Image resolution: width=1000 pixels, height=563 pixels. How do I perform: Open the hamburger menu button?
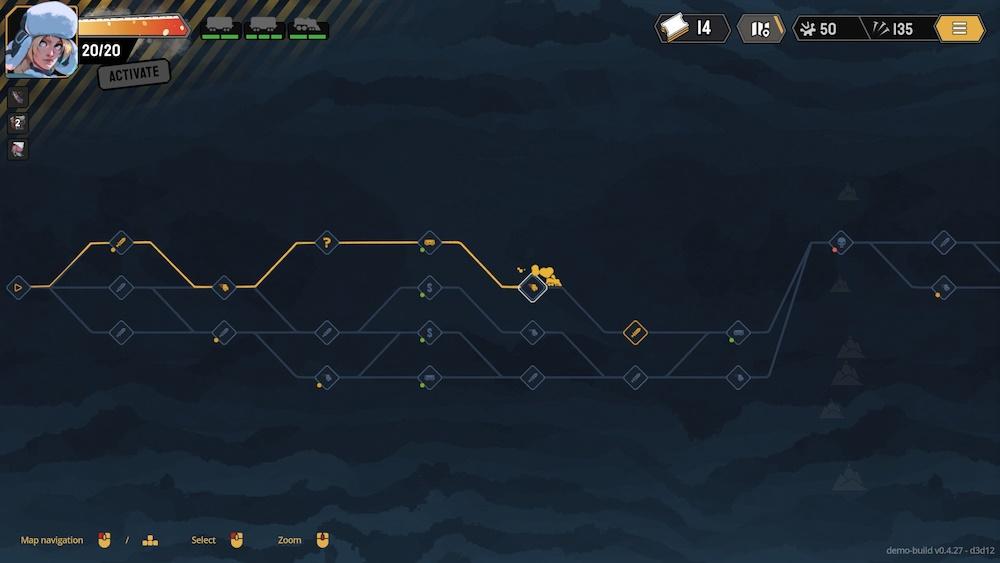point(959,28)
